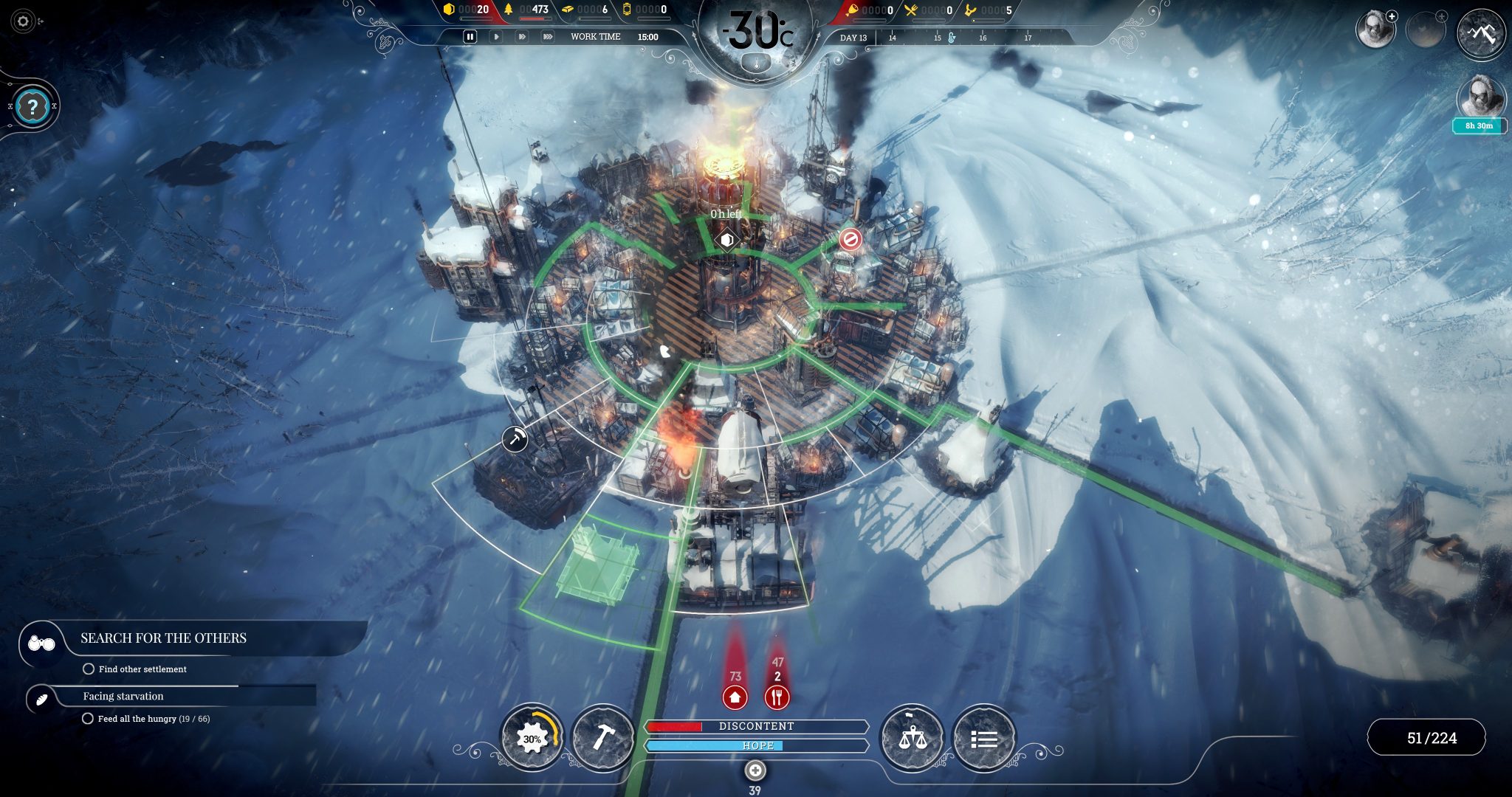
Task: Select the coal resource icon
Action: point(450,10)
